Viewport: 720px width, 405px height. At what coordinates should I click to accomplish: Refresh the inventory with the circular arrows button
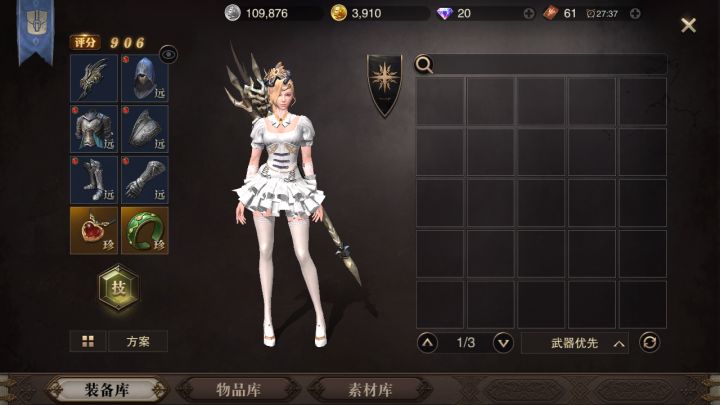(650, 343)
